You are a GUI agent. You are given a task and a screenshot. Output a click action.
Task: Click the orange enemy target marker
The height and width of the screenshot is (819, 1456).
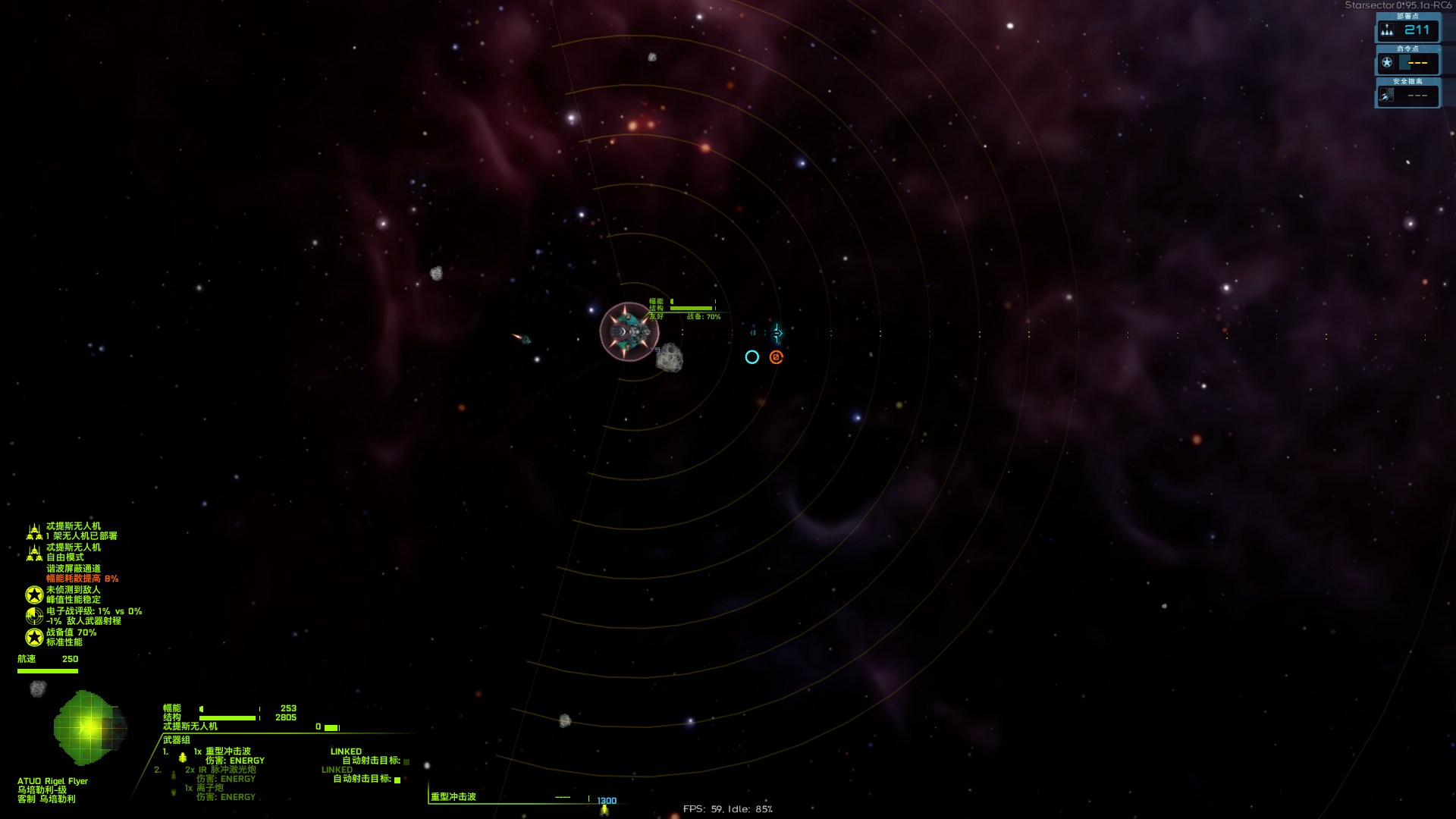pyautogui.click(x=775, y=356)
